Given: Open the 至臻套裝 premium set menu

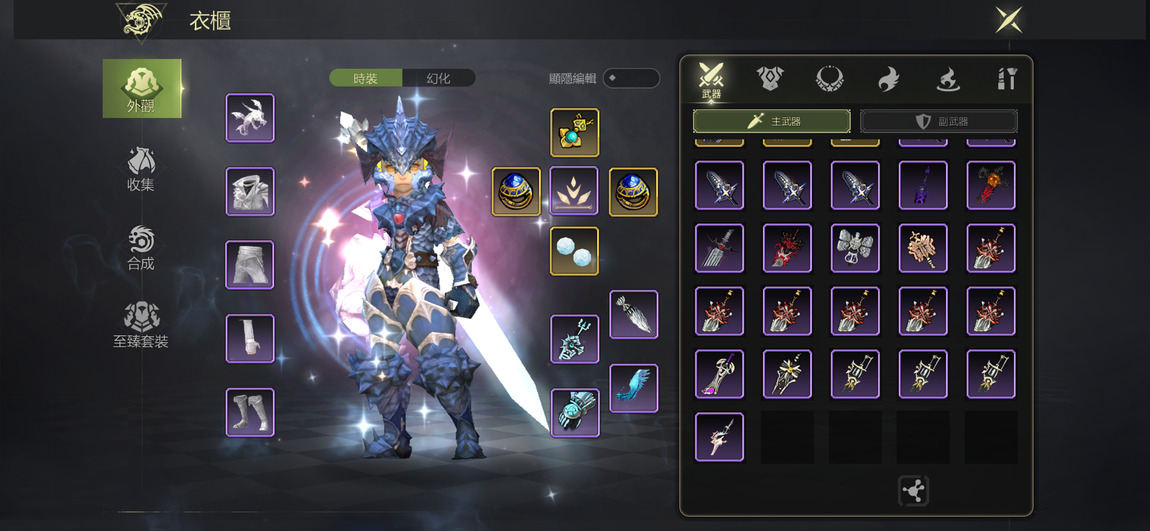Looking at the screenshot, I should pos(141,325).
